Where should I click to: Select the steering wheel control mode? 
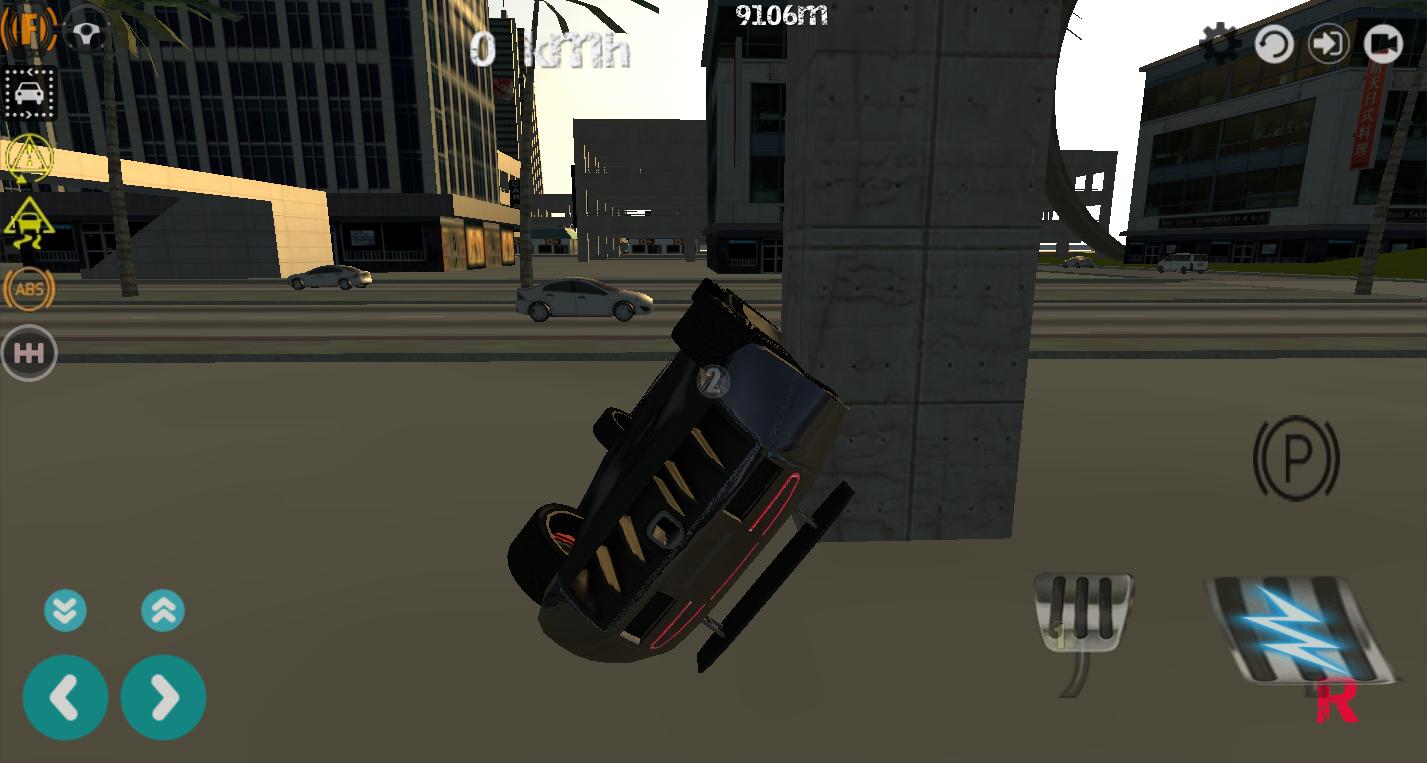coord(86,31)
